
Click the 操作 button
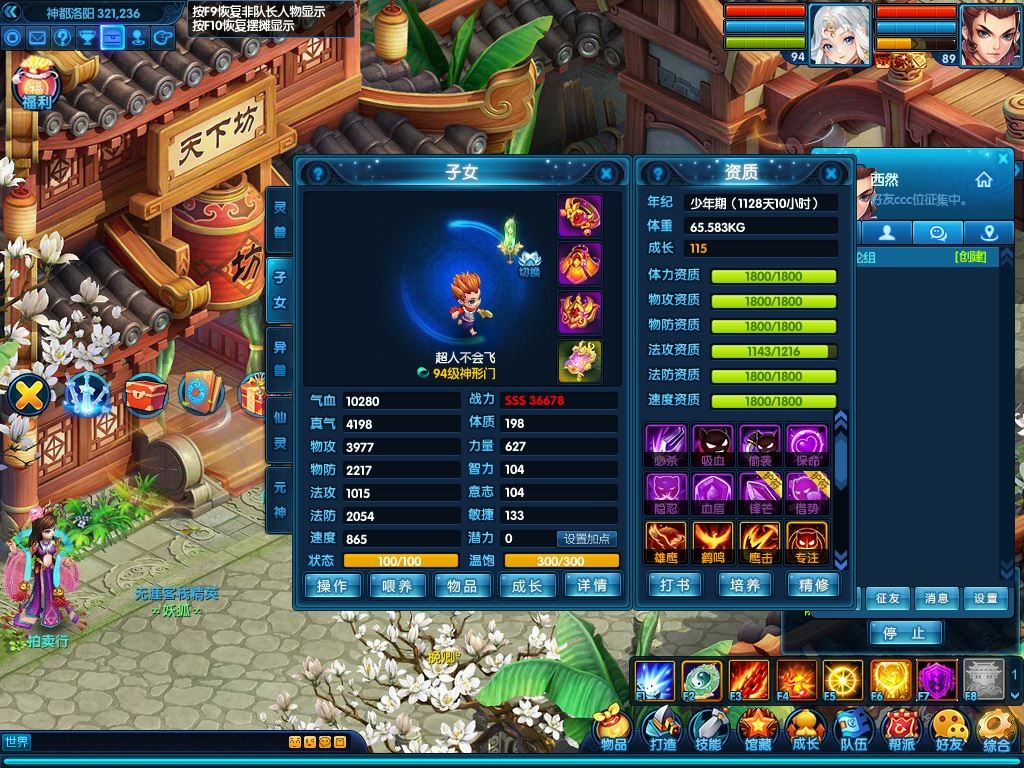point(332,586)
